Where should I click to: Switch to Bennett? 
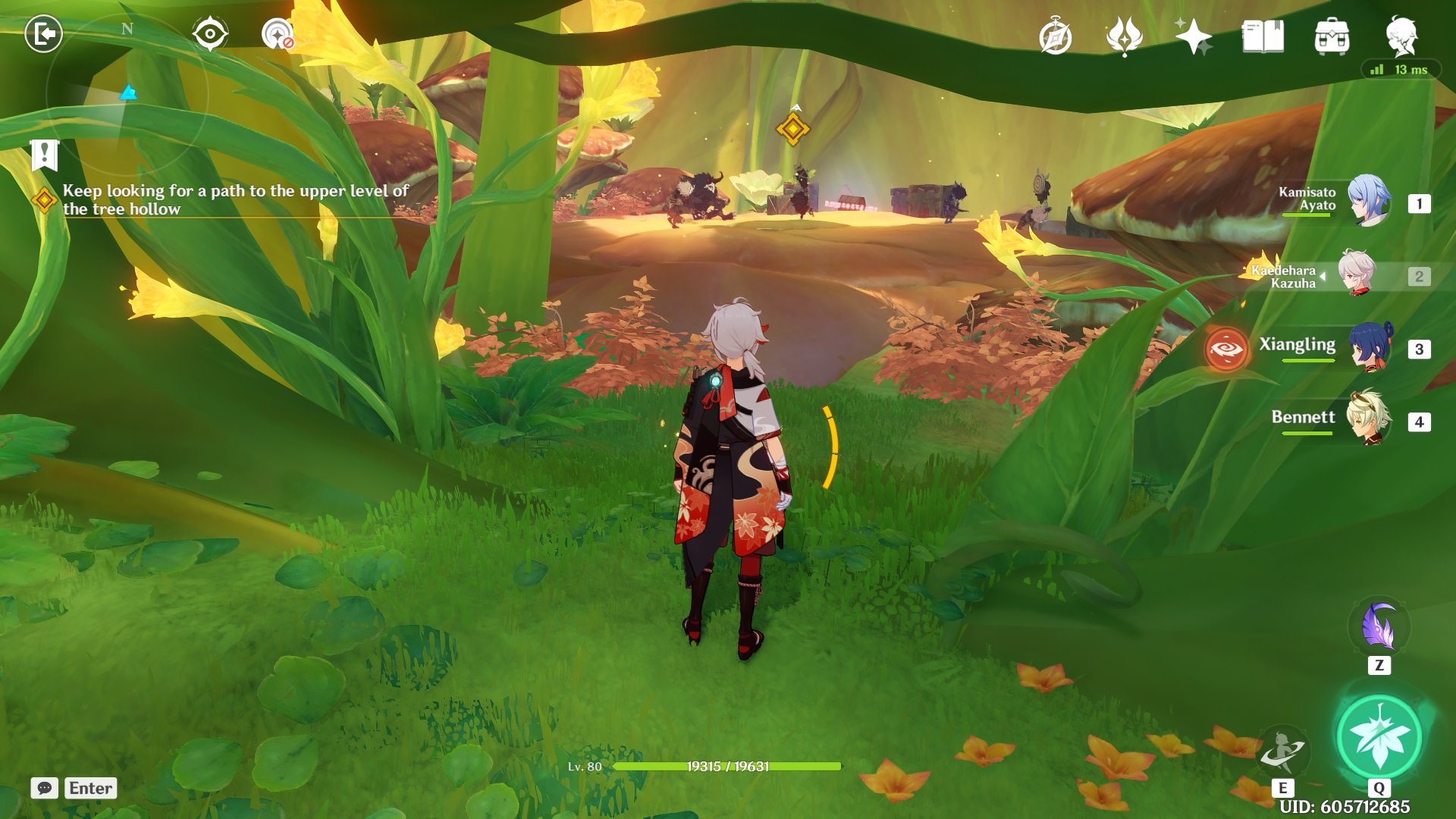[1369, 419]
